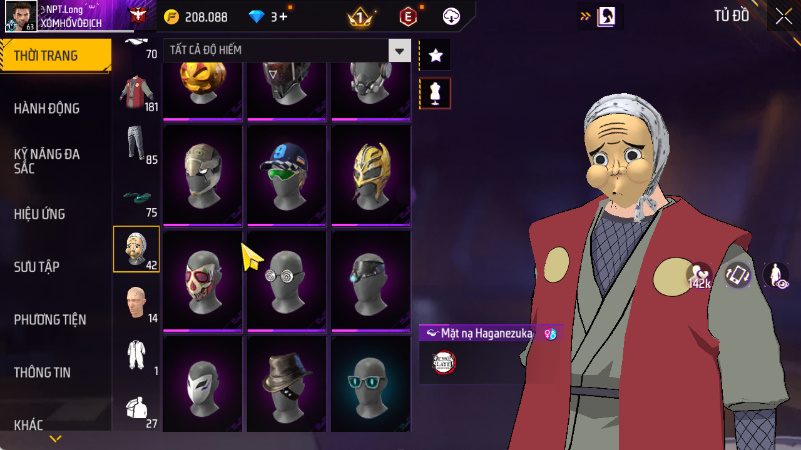Click the mannequin preview button
This screenshot has width=801, height=450.
[435, 93]
